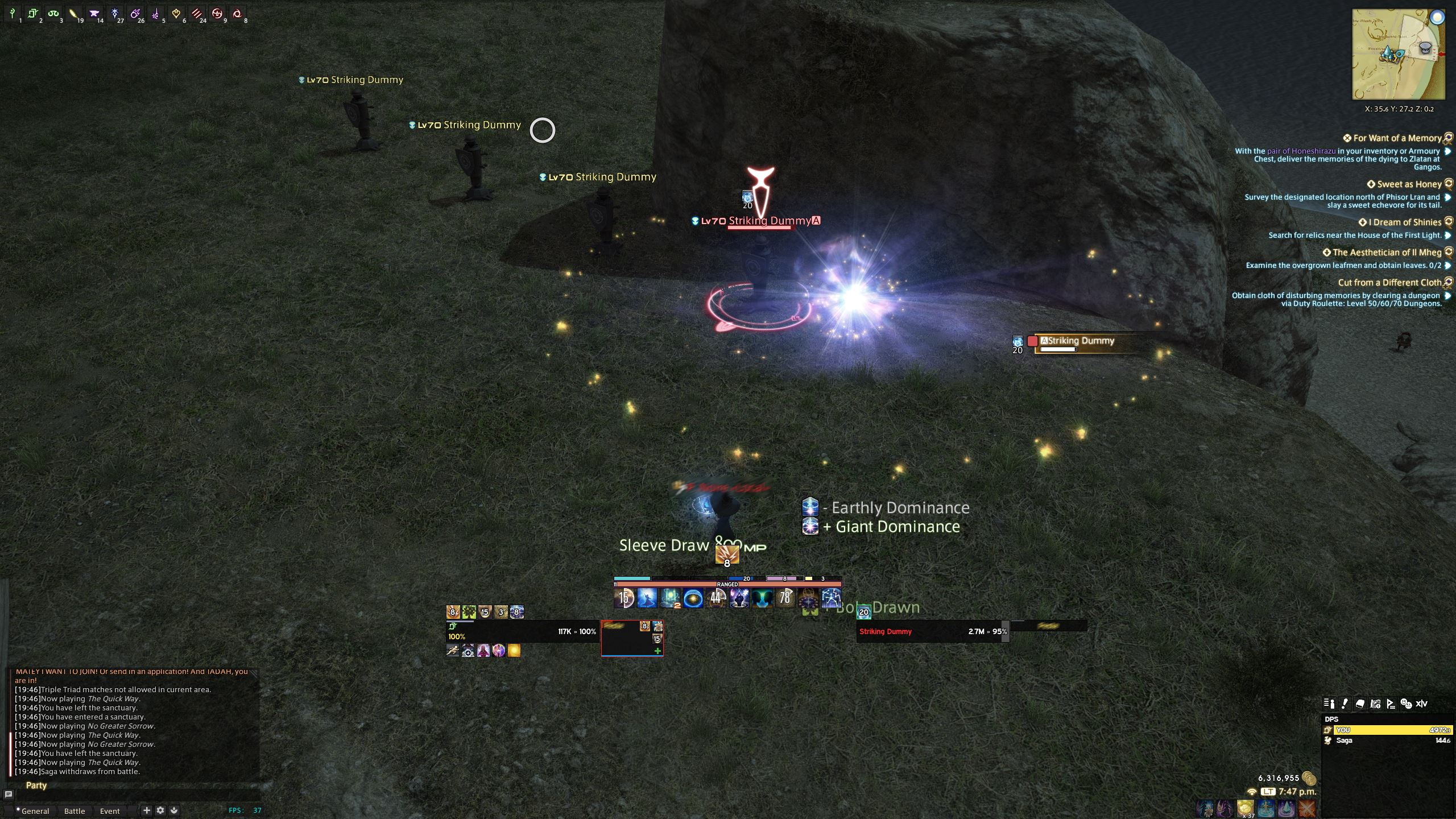Use the crossed swords hotbar action
The height and width of the screenshot is (819, 1456).
coord(1307,809)
